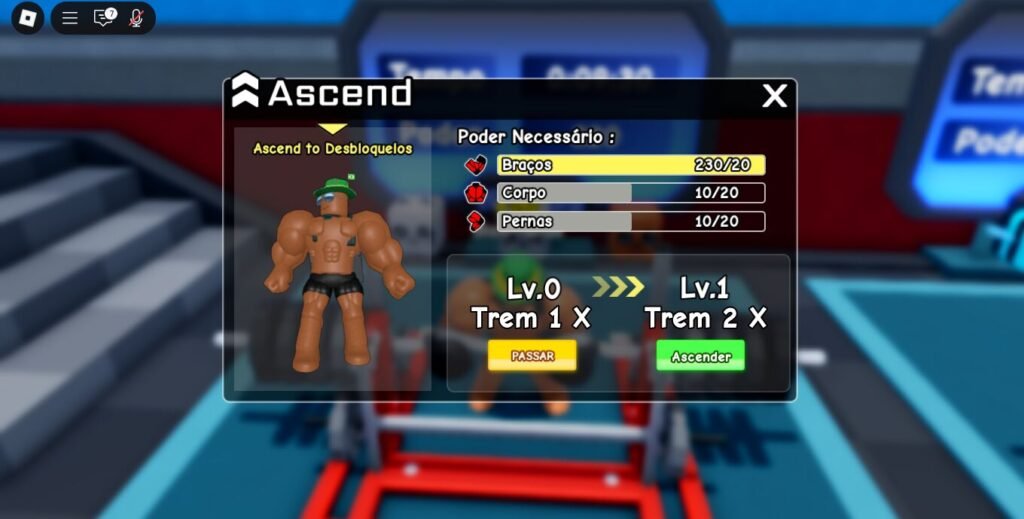This screenshot has height=519, width=1024.
Task: Open the hamburger menu in the top bar
Action: coord(70,18)
